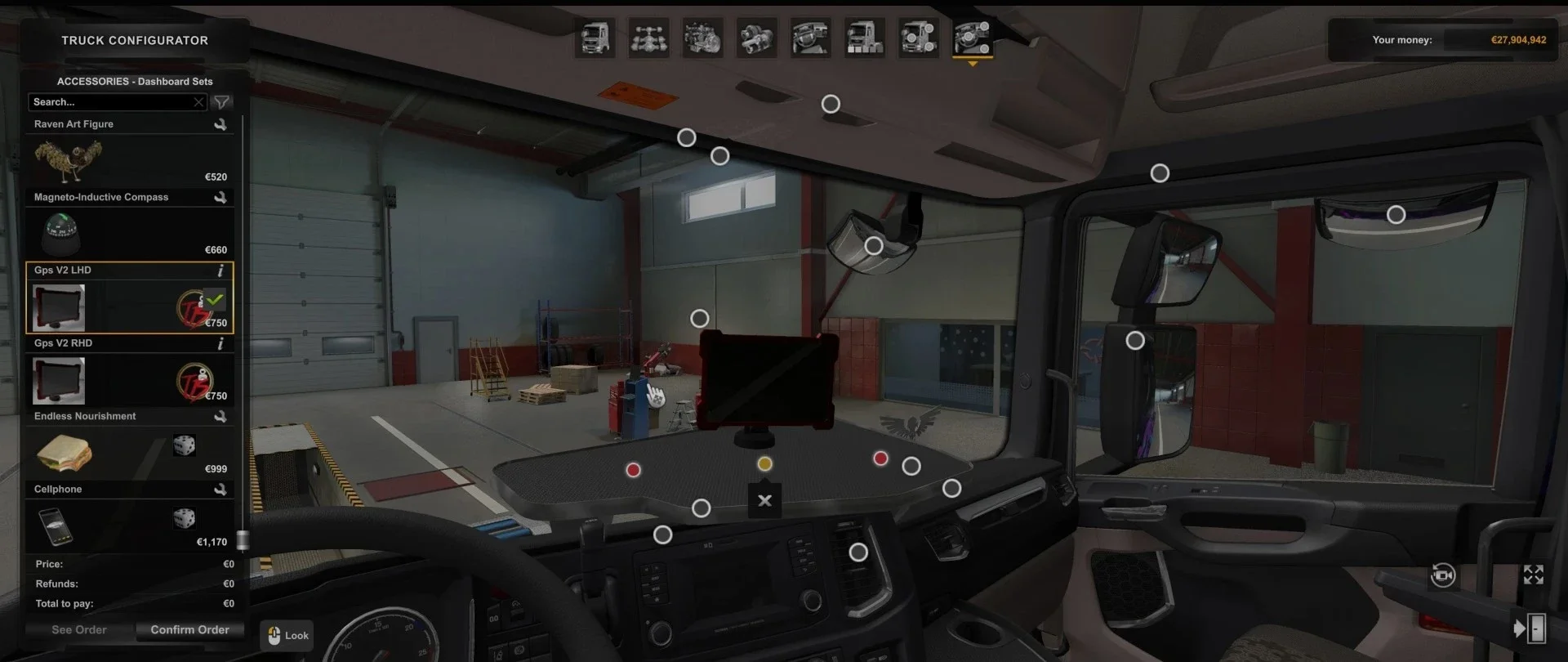
Task: Click the See Order button
Action: pyautogui.click(x=78, y=629)
